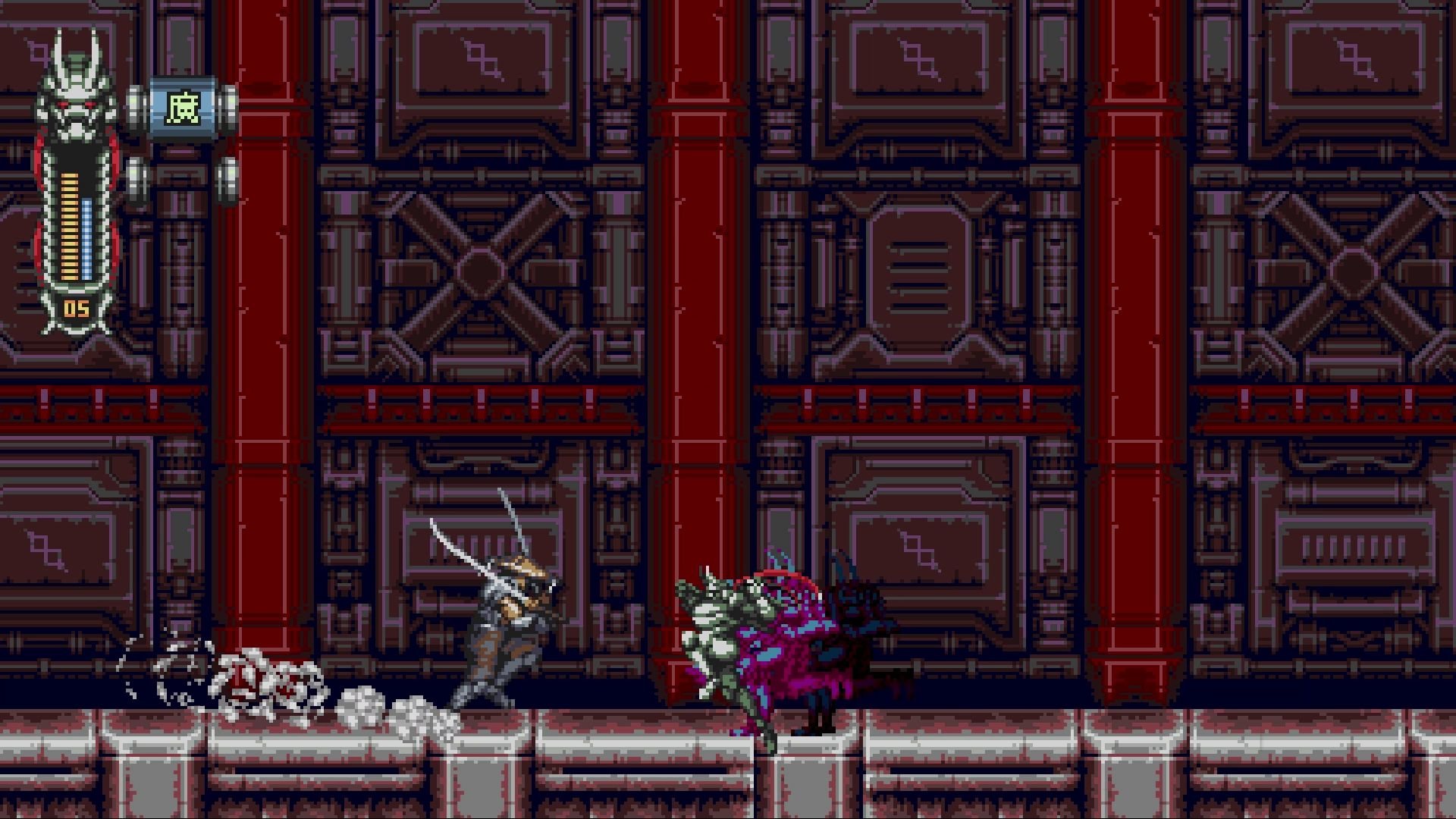This screenshot has height=819, width=1456.
Task: Click the oni mask helmet on the HUD
Action: click(76, 91)
